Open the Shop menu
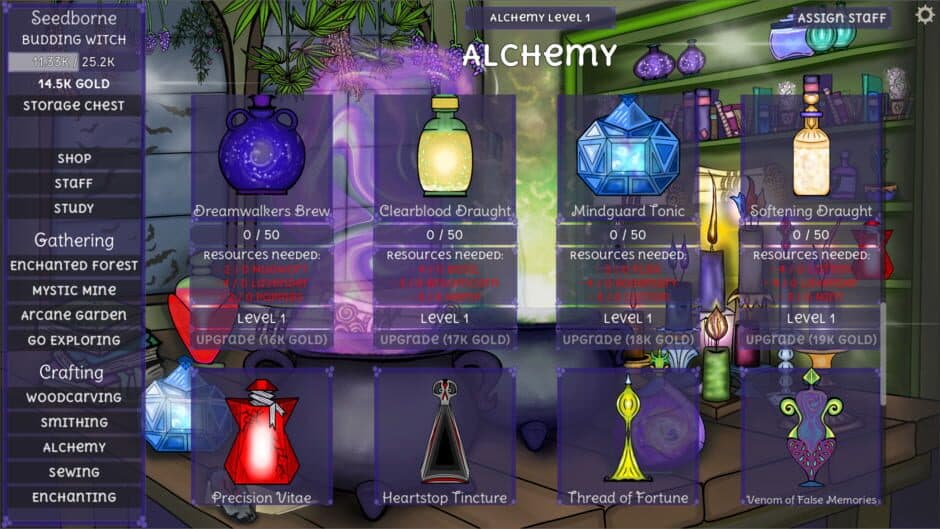 coord(74,158)
